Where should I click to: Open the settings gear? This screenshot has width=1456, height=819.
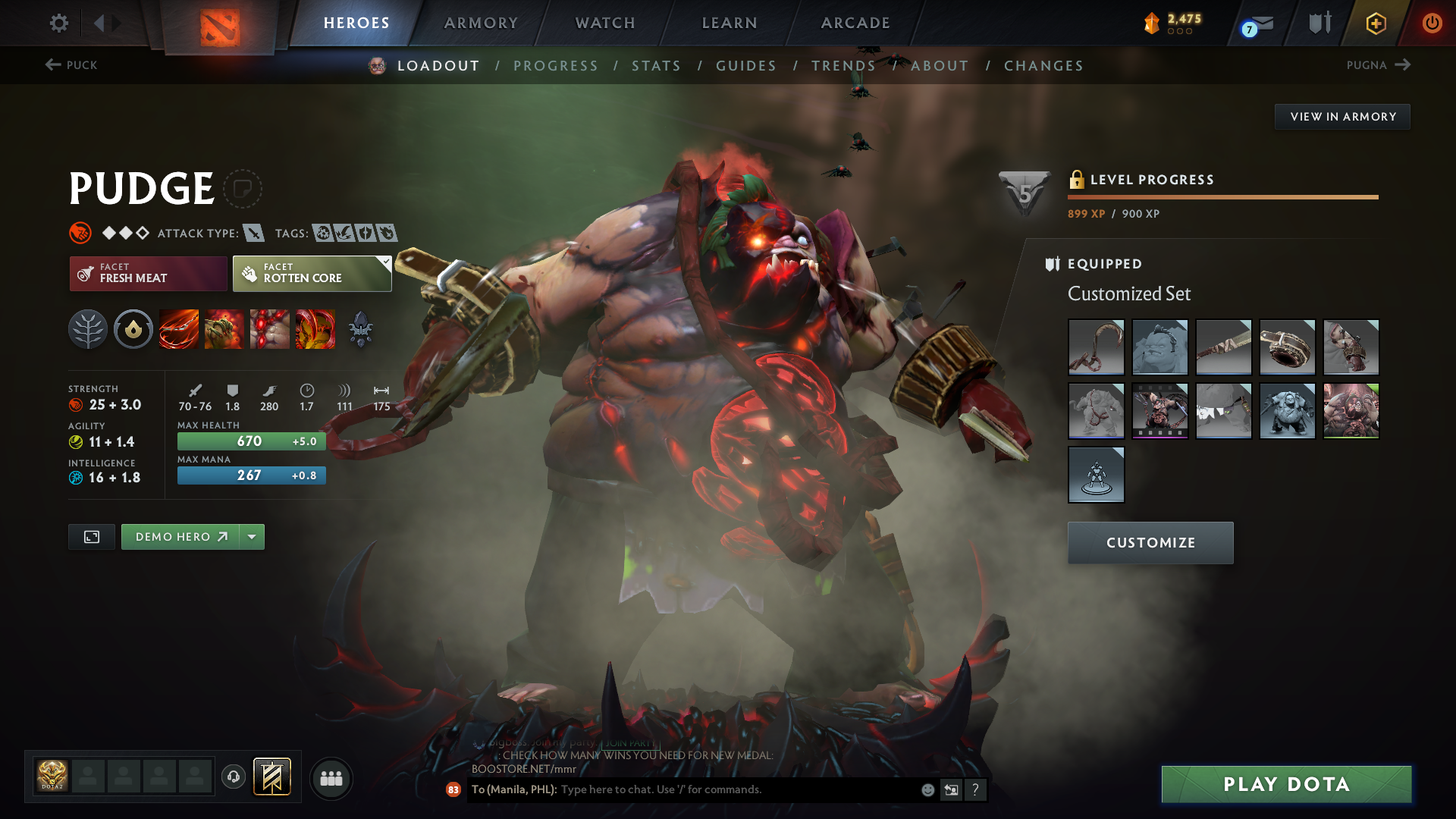pos(58,23)
